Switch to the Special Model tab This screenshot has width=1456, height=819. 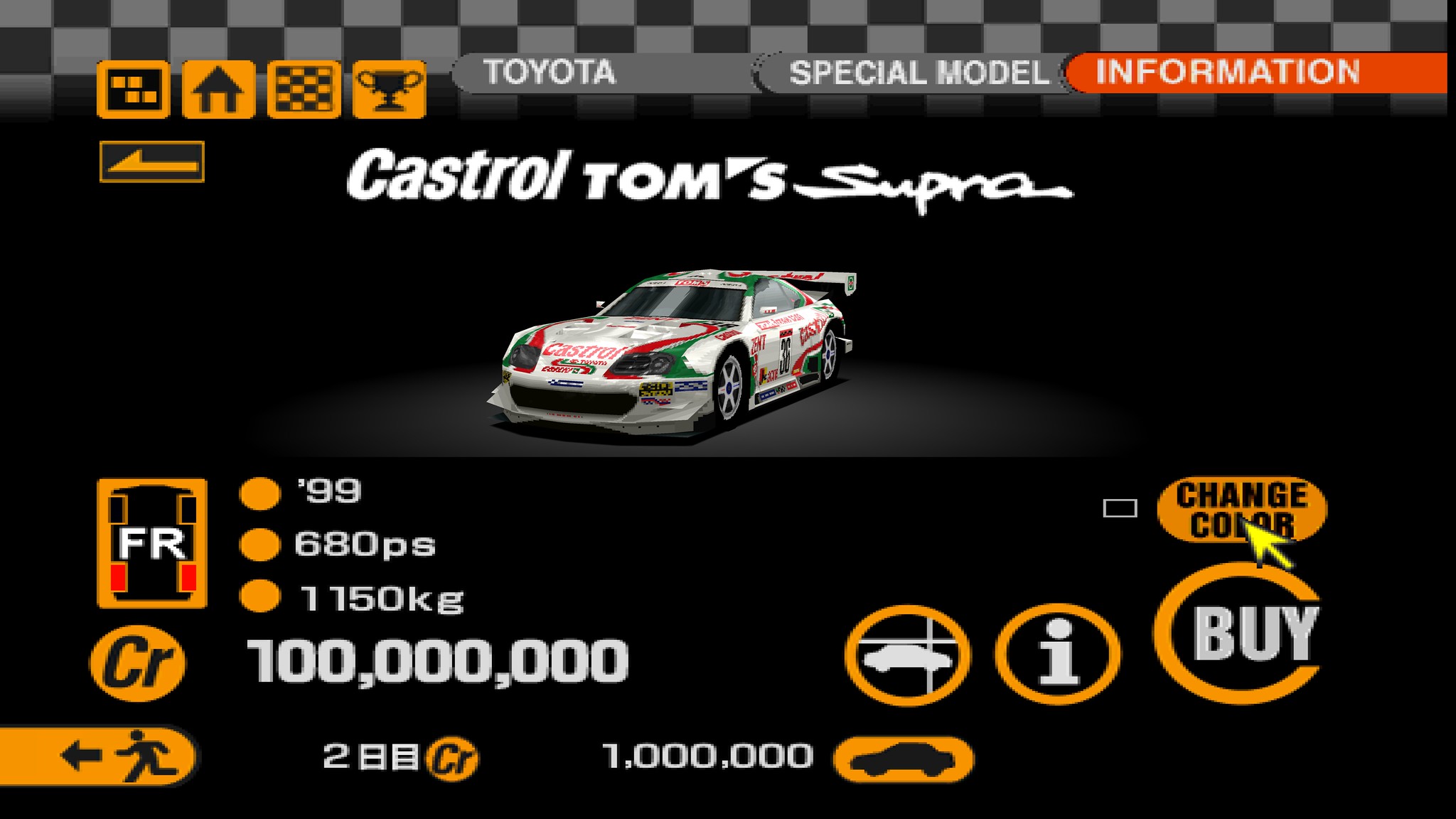917,73
